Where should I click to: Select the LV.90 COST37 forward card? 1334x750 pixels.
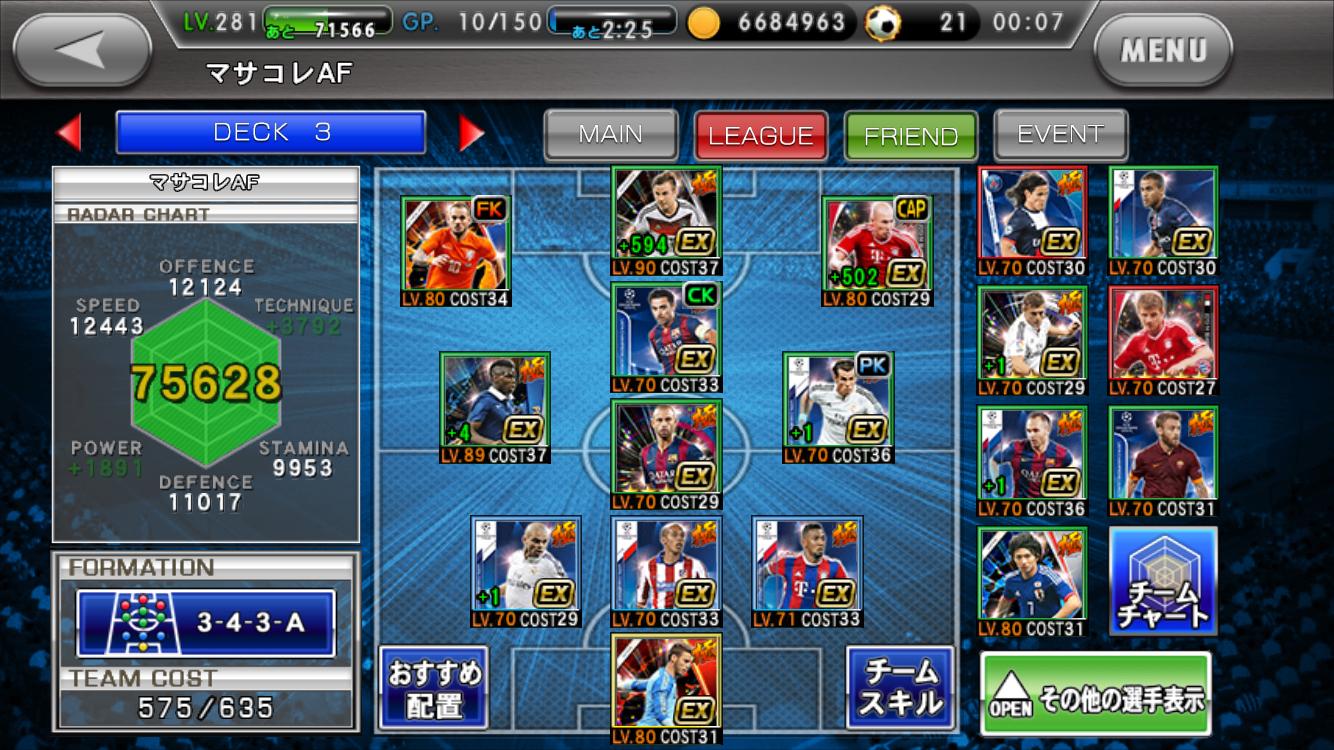[x=666, y=220]
